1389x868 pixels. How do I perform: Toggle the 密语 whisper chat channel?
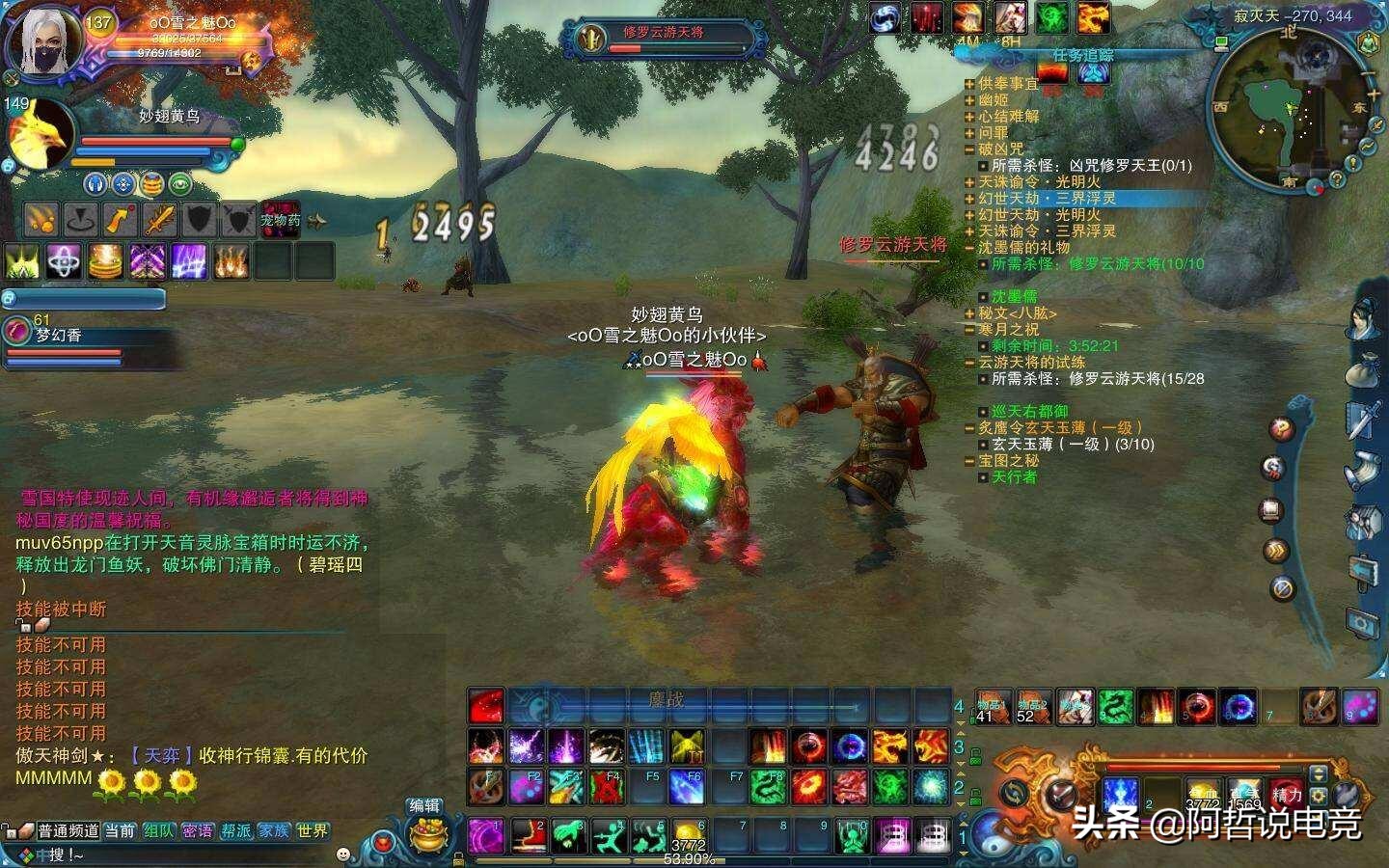[x=200, y=830]
